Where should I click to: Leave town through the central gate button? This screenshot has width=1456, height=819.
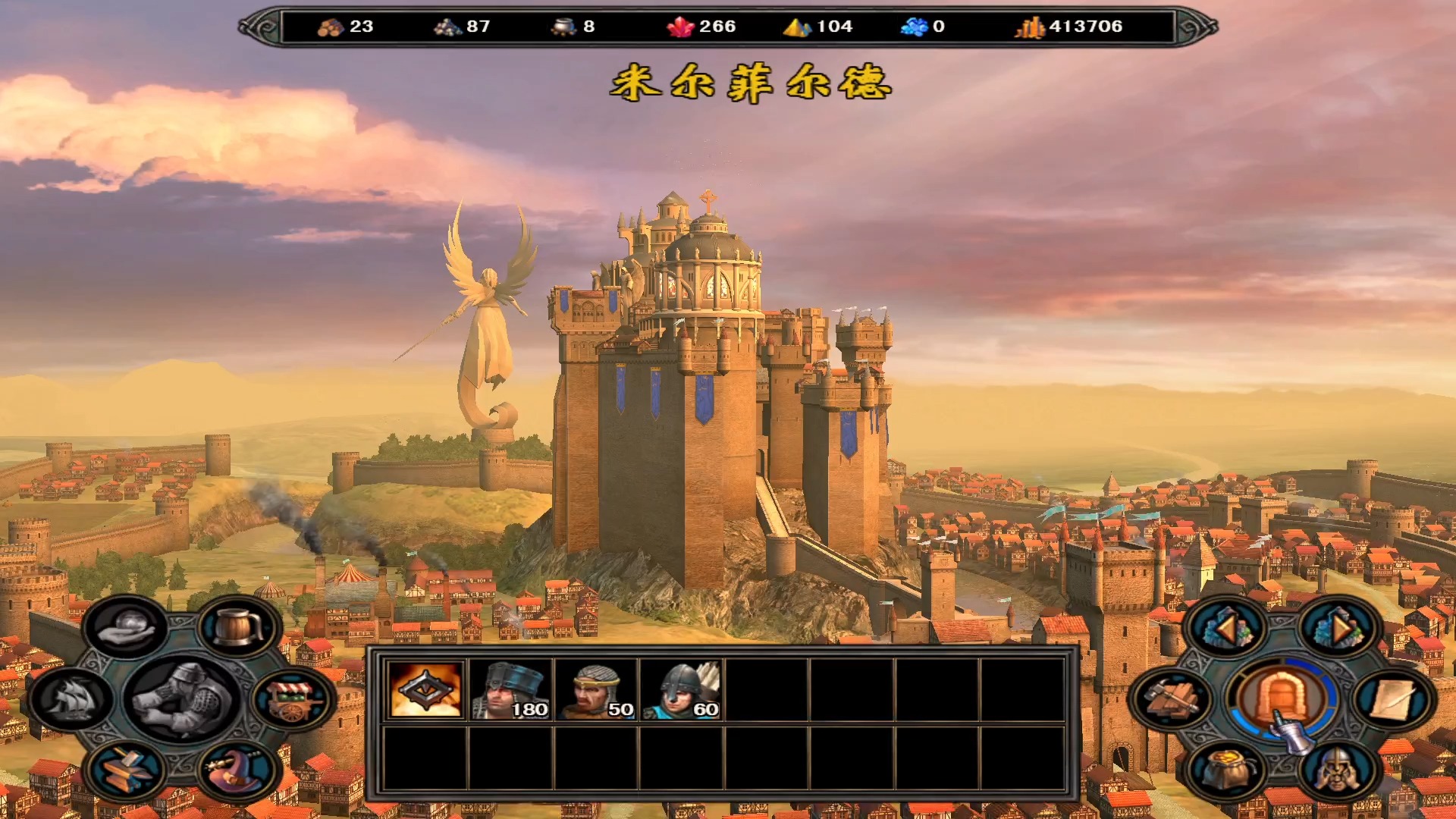[x=1282, y=698]
